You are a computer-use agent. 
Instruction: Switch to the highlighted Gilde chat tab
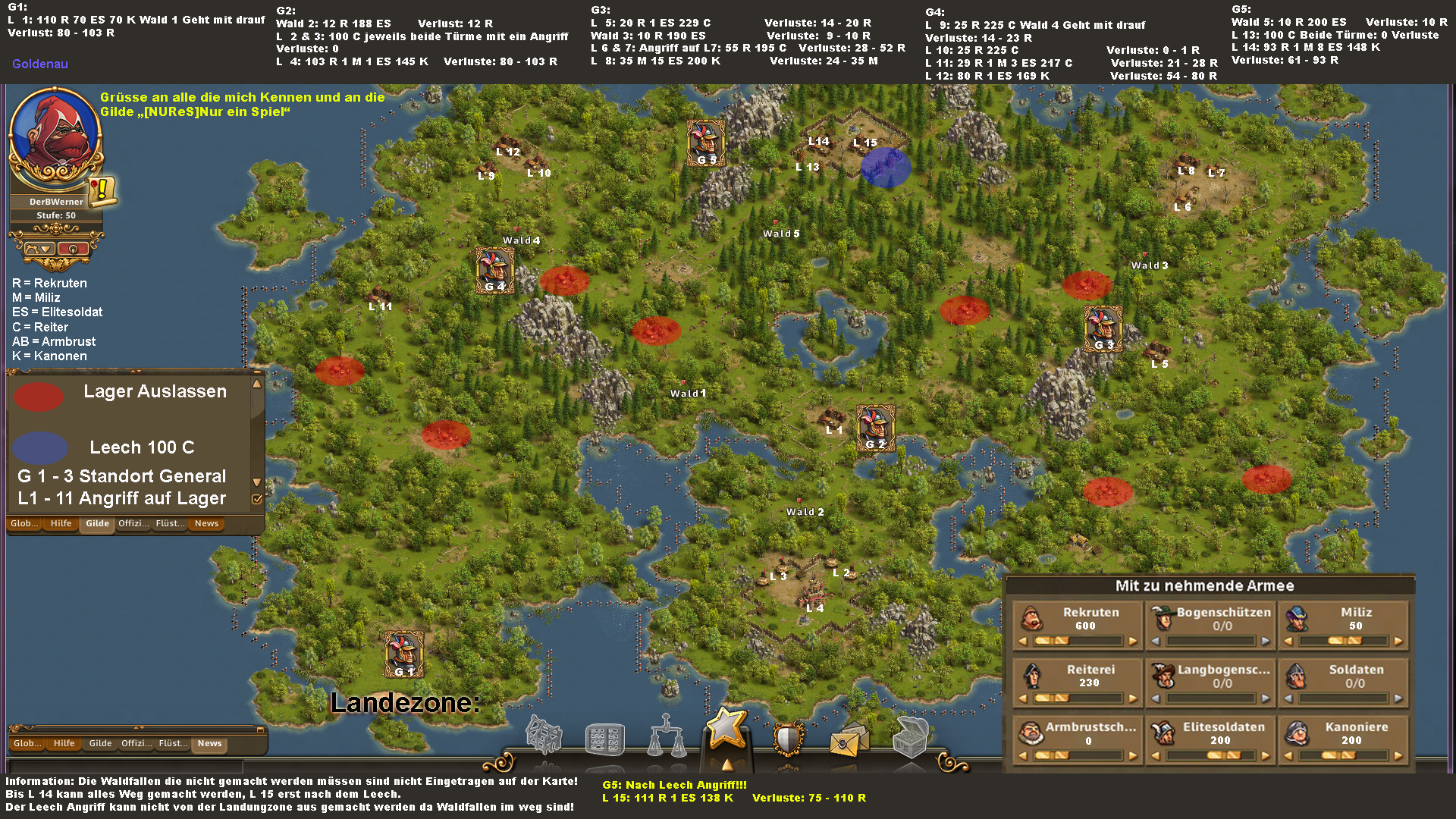(x=97, y=523)
